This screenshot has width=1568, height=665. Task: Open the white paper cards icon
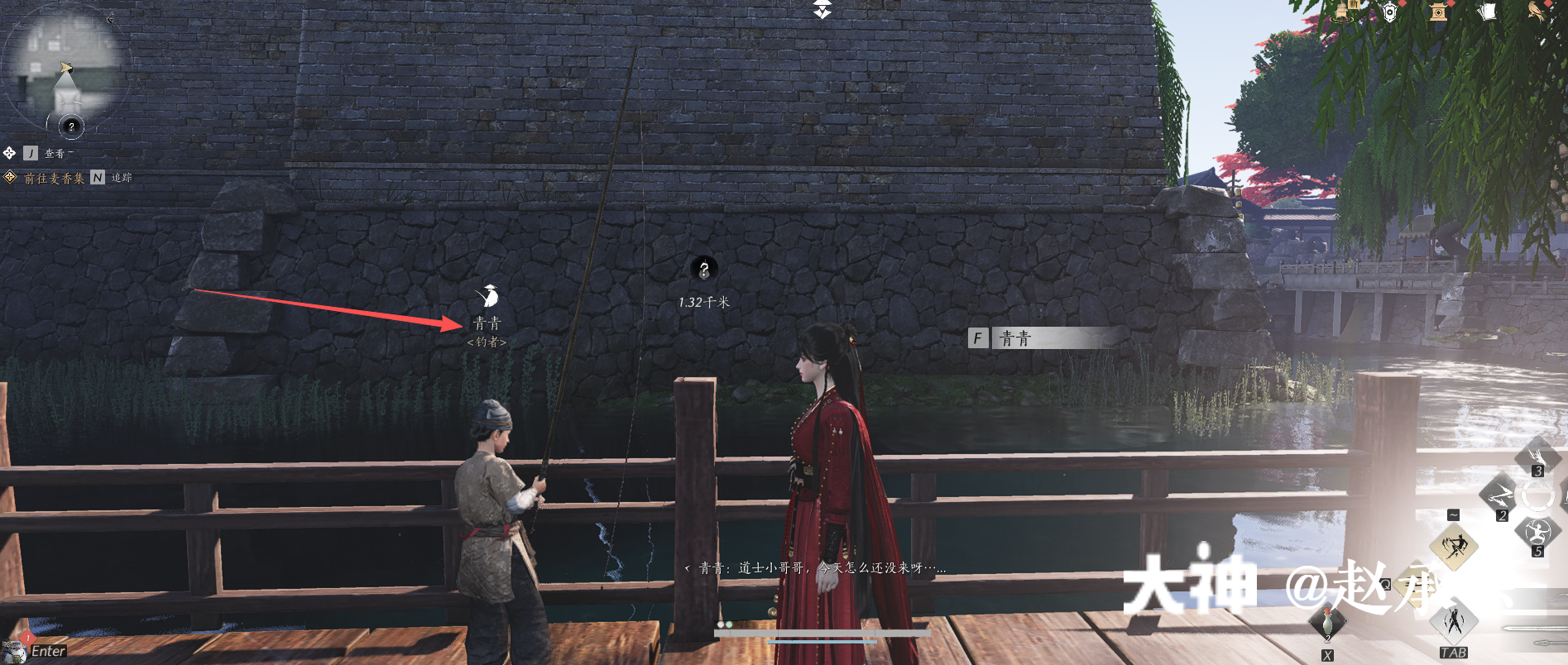[x=1487, y=12]
